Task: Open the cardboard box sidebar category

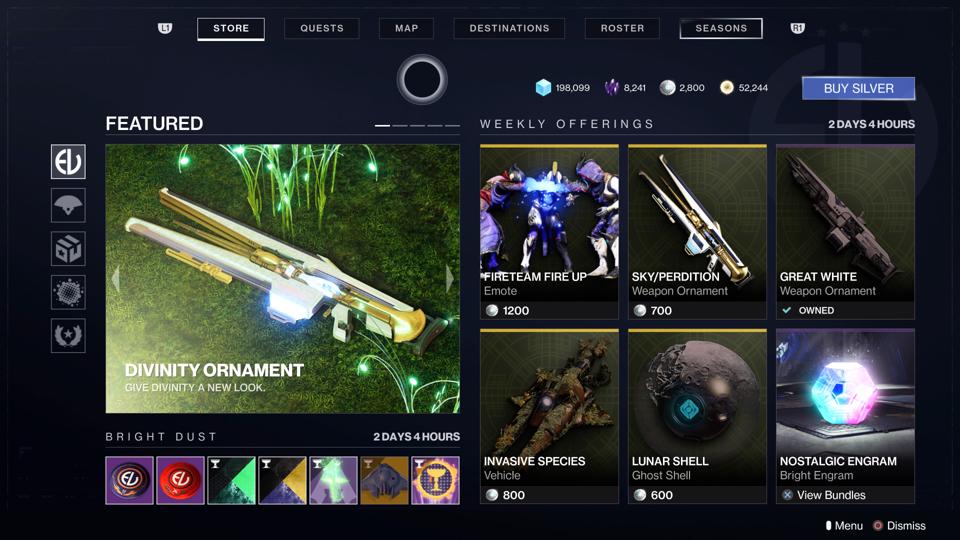Action: (68, 249)
